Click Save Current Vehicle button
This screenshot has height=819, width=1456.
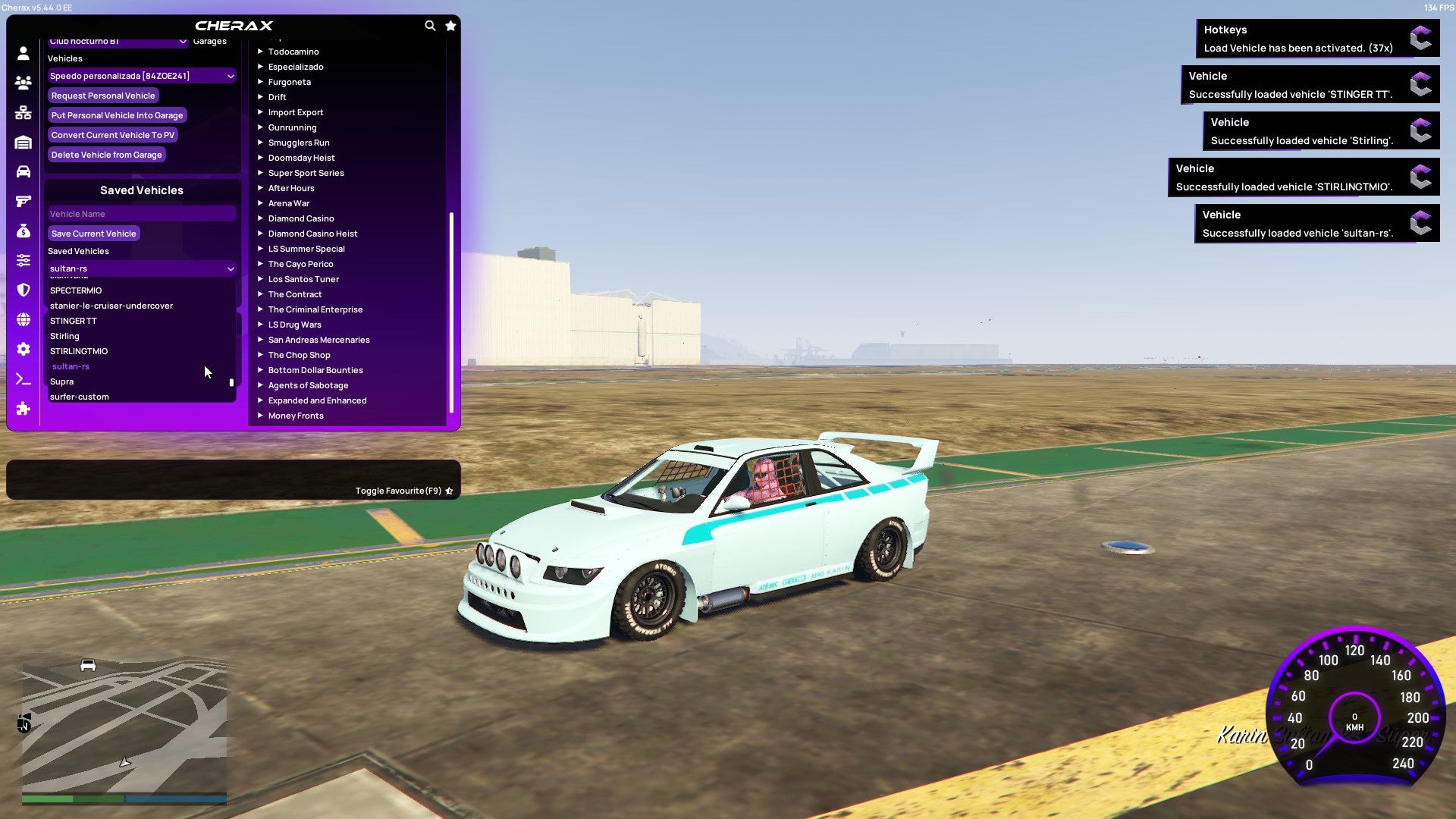click(93, 234)
